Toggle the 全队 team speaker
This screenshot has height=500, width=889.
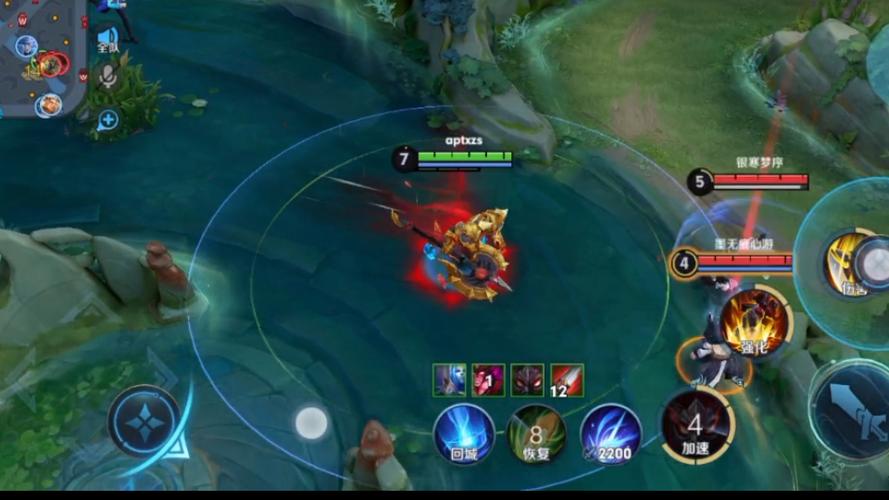[107, 40]
